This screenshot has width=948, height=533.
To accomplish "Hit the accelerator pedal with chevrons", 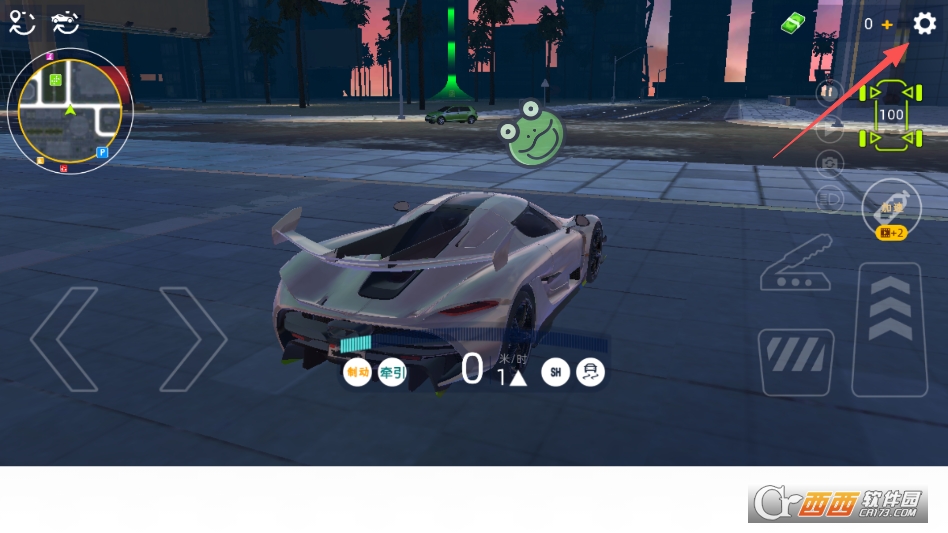I will point(889,328).
